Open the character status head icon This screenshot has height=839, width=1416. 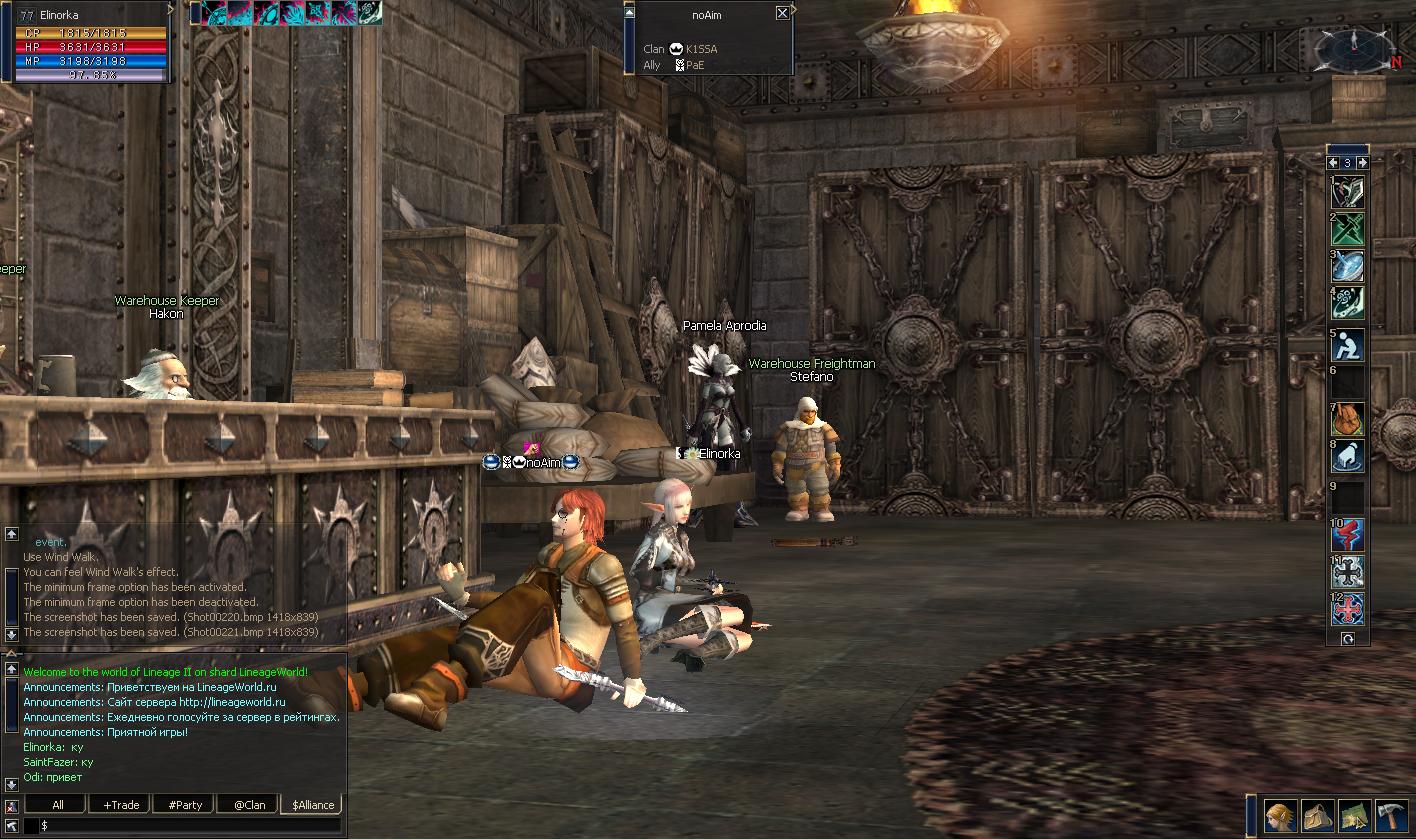pyautogui.click(x=1281, y=814)
